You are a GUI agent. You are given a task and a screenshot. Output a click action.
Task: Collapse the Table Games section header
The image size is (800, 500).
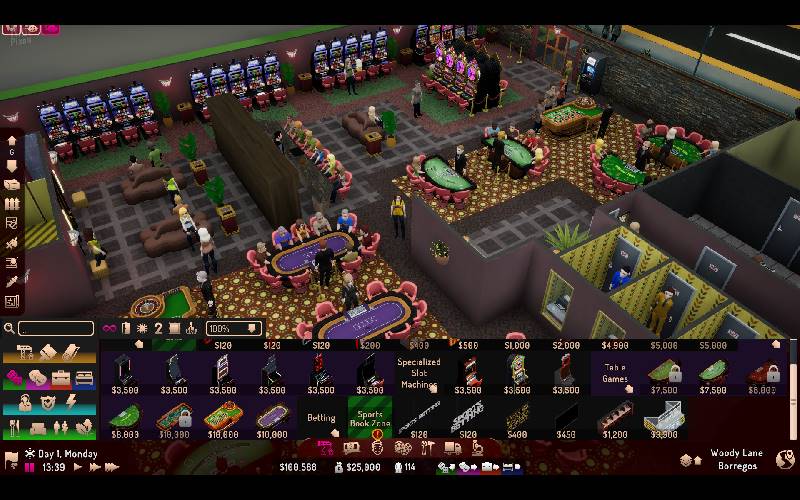[615, 372]
